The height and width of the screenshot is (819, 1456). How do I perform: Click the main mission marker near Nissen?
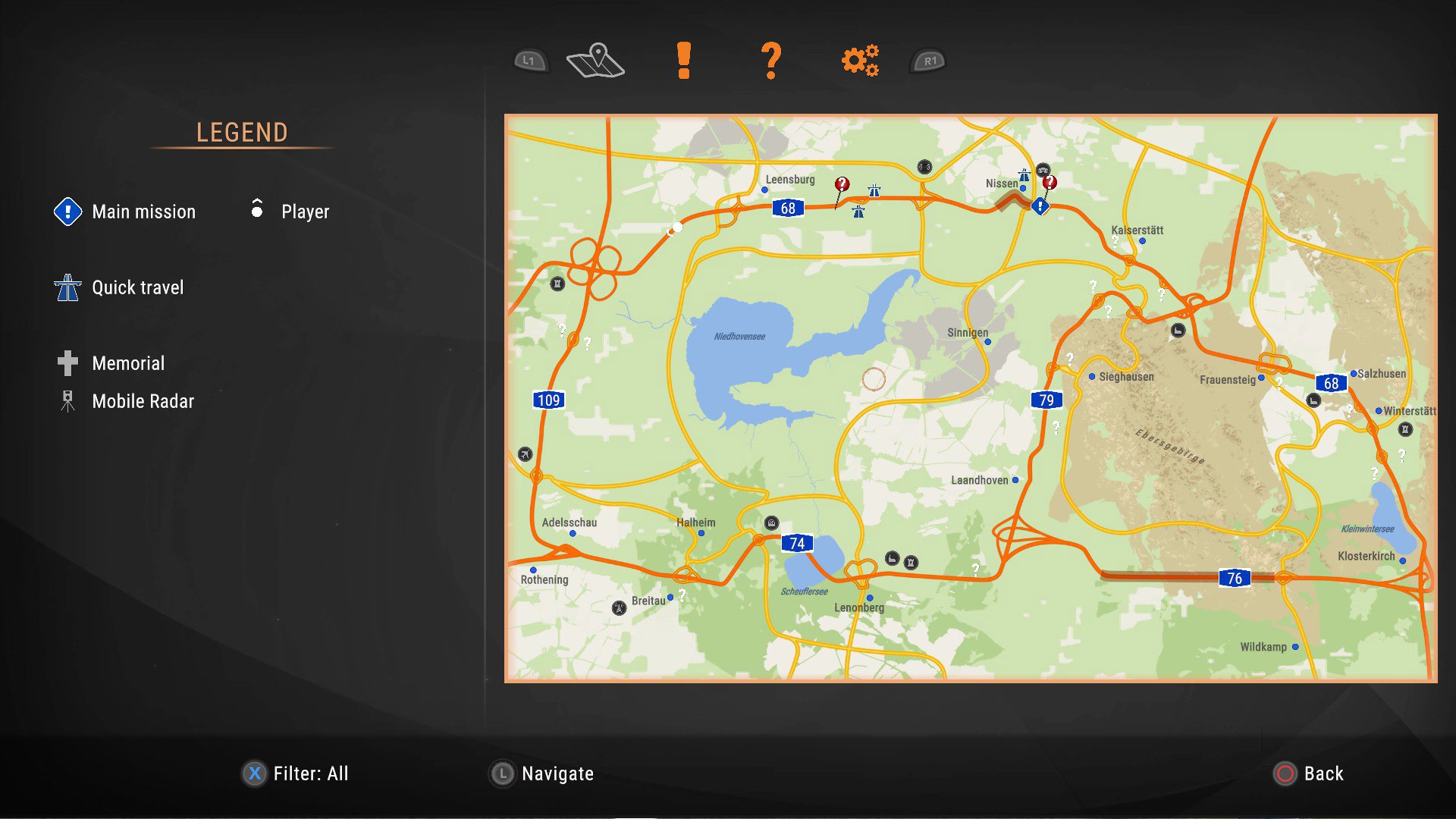point(1040,206)
